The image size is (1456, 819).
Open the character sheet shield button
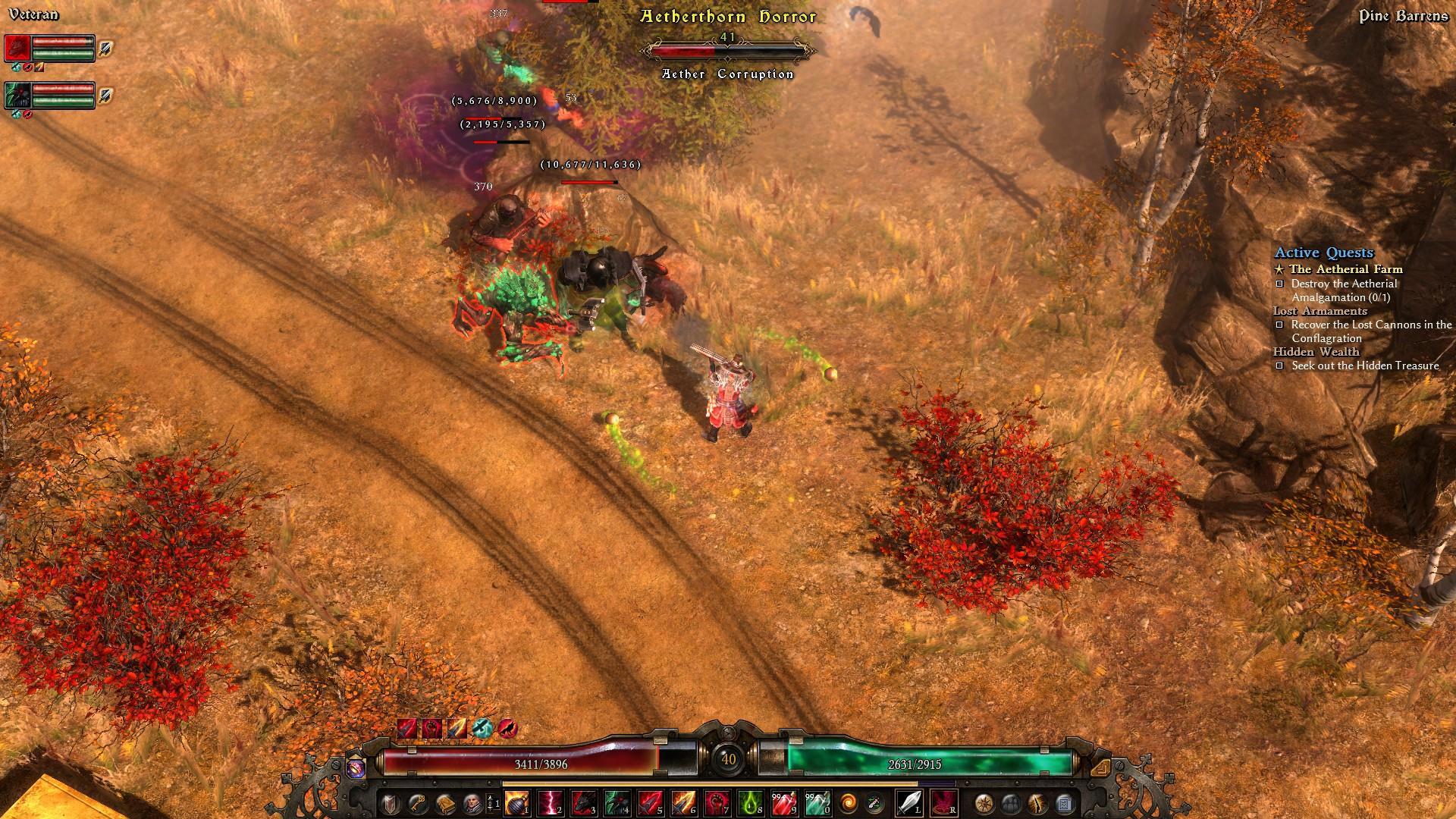[x=390, y=802]
